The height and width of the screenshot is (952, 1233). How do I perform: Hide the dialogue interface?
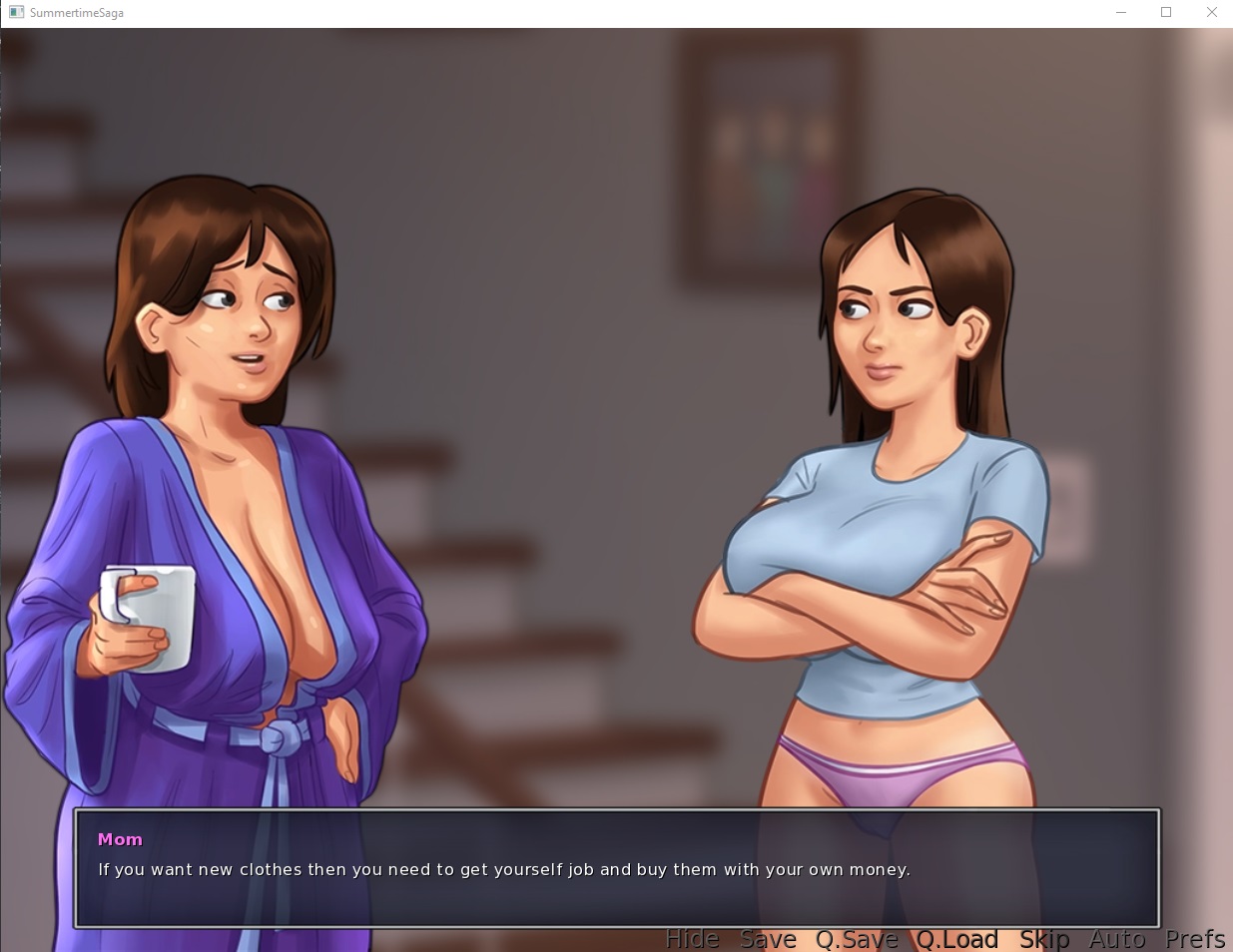point(692,939)
